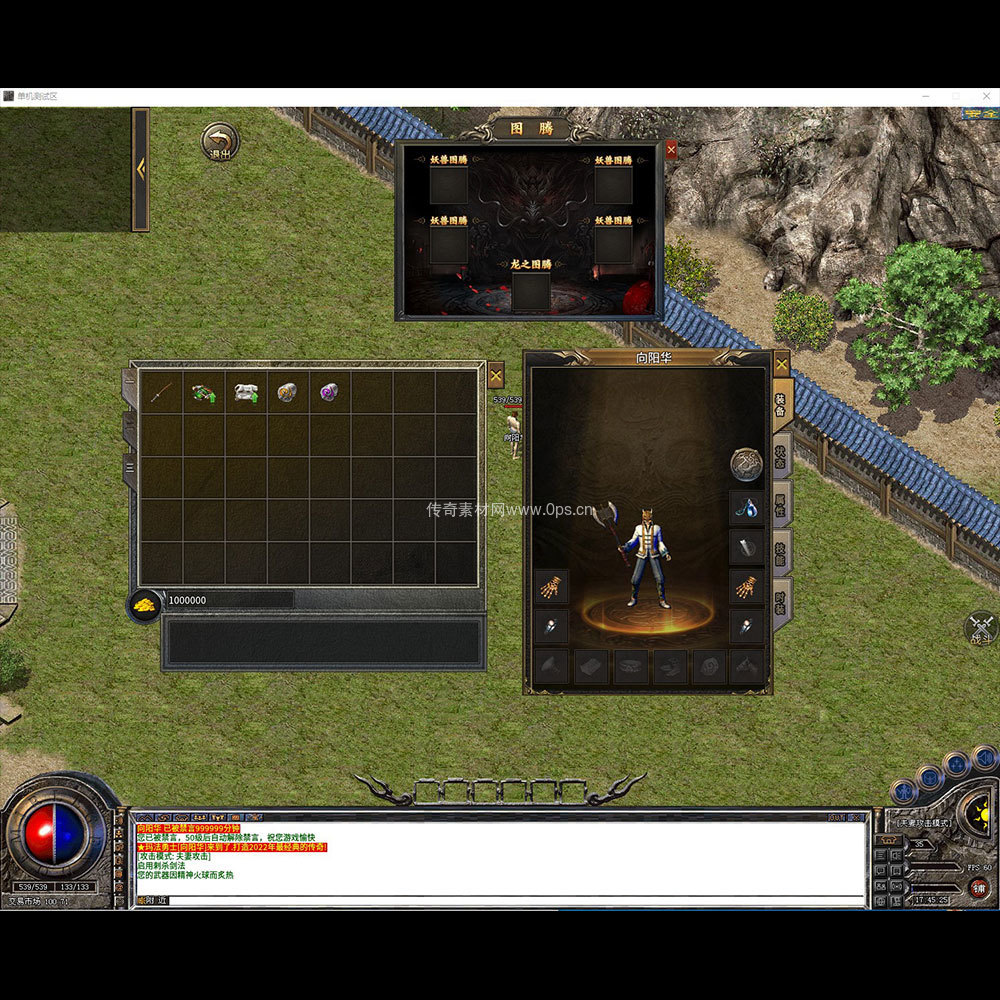1000x1000 pixels.
Task: Click the chat input field
Action: point(500,901)
